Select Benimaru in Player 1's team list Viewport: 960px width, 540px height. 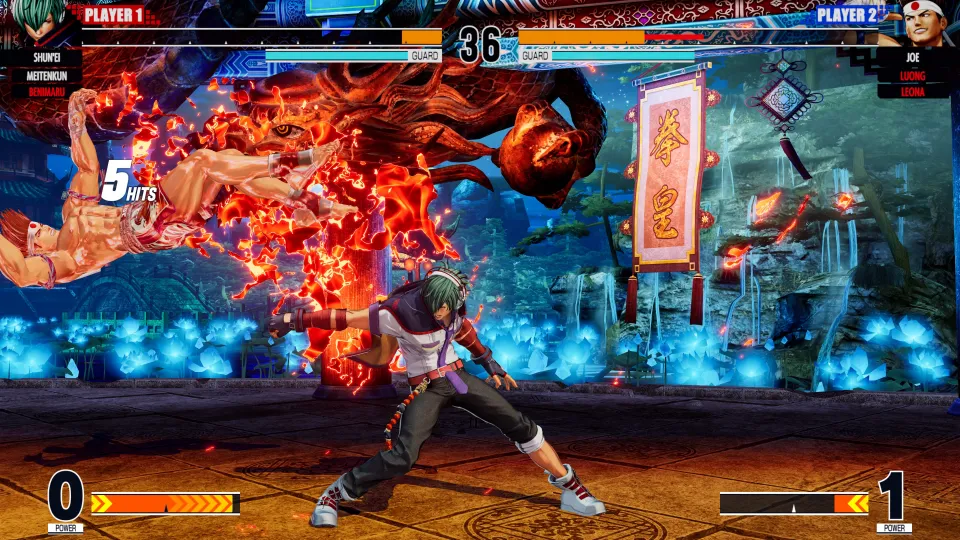click(x=41, y=91)
